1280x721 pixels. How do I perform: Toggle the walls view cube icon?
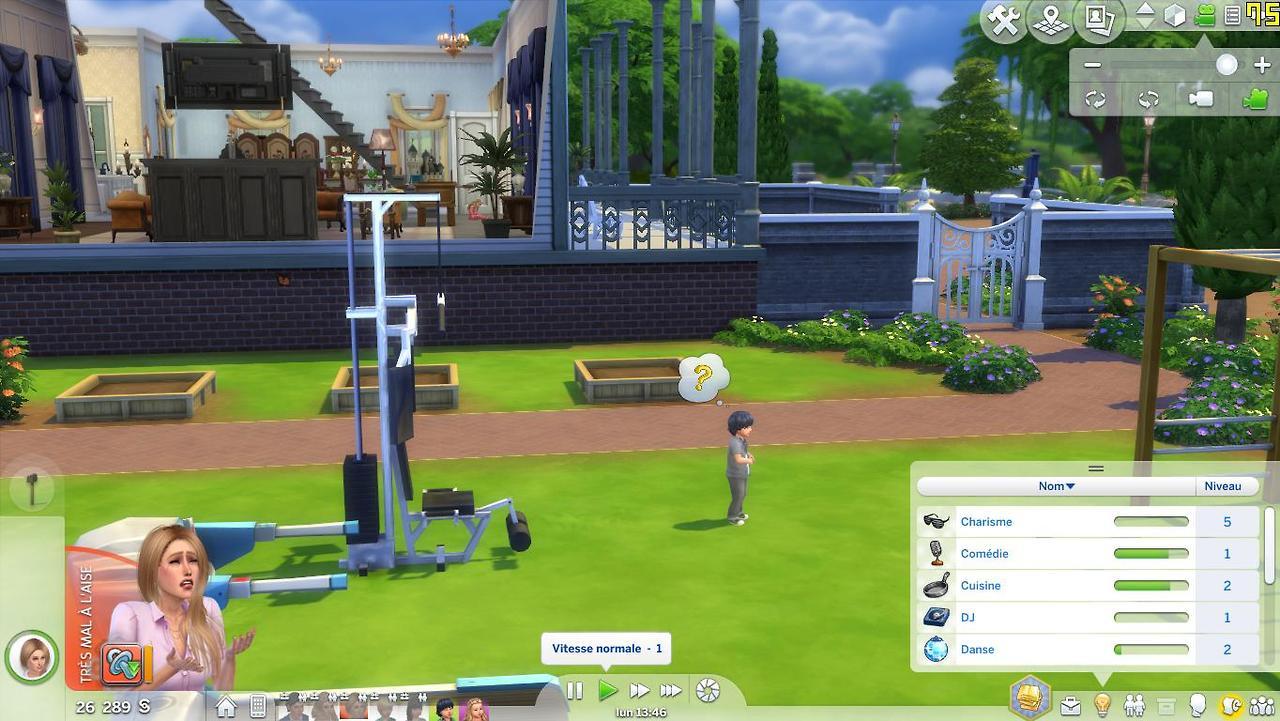(x=1175, y=16)
